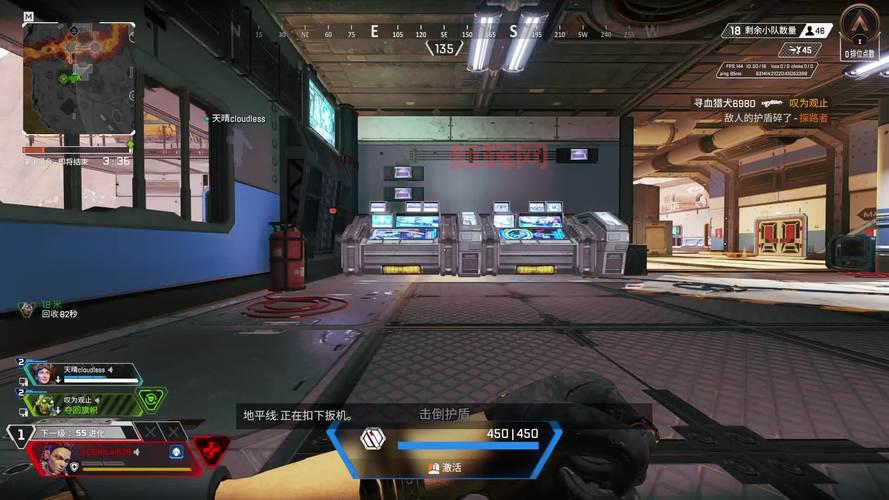Click the level 1 evolution badge
This screenshot has width=889, height=500.
tap(19, 435)
